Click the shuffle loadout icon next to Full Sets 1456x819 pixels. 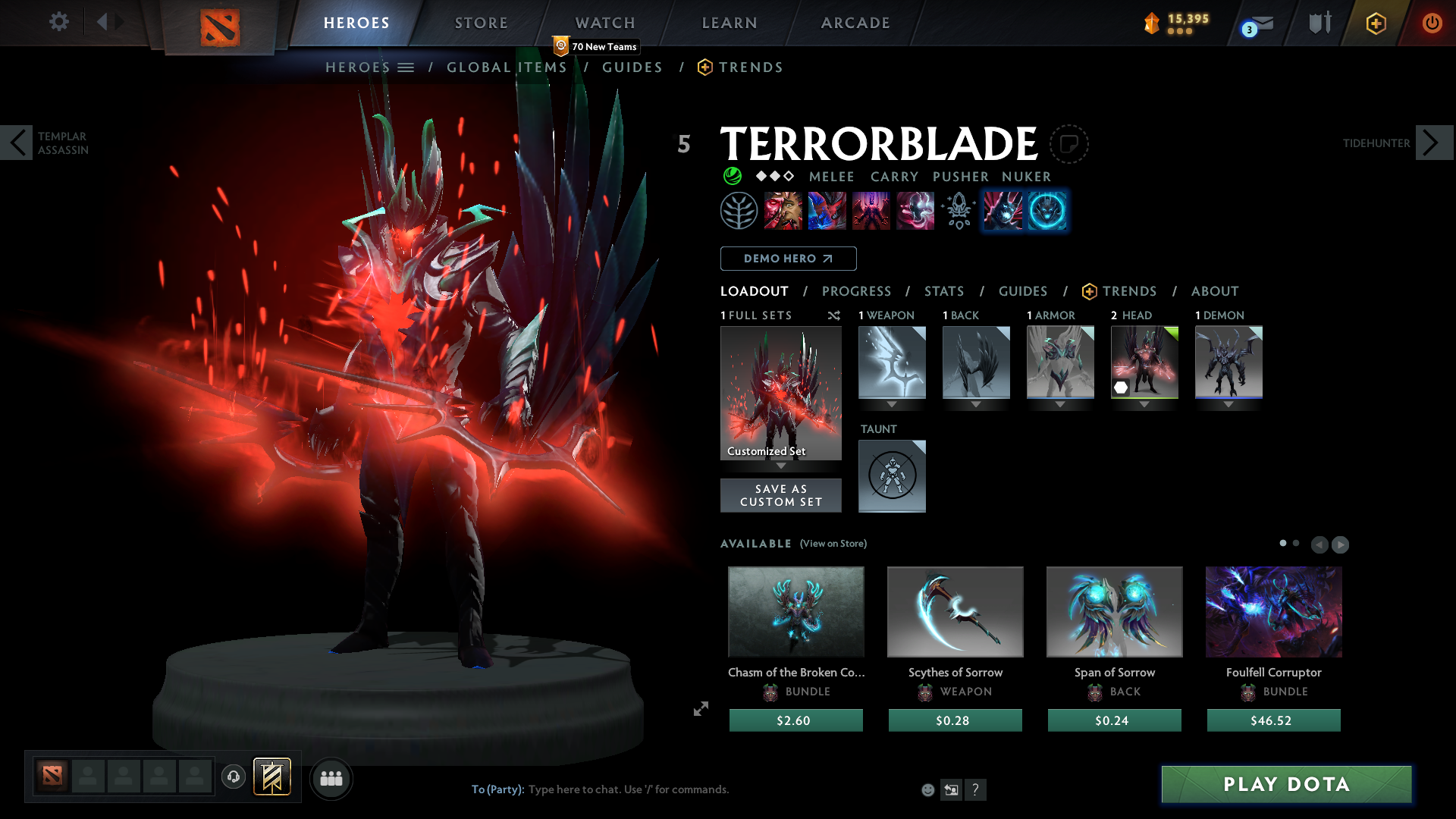(x=833, y=315)
